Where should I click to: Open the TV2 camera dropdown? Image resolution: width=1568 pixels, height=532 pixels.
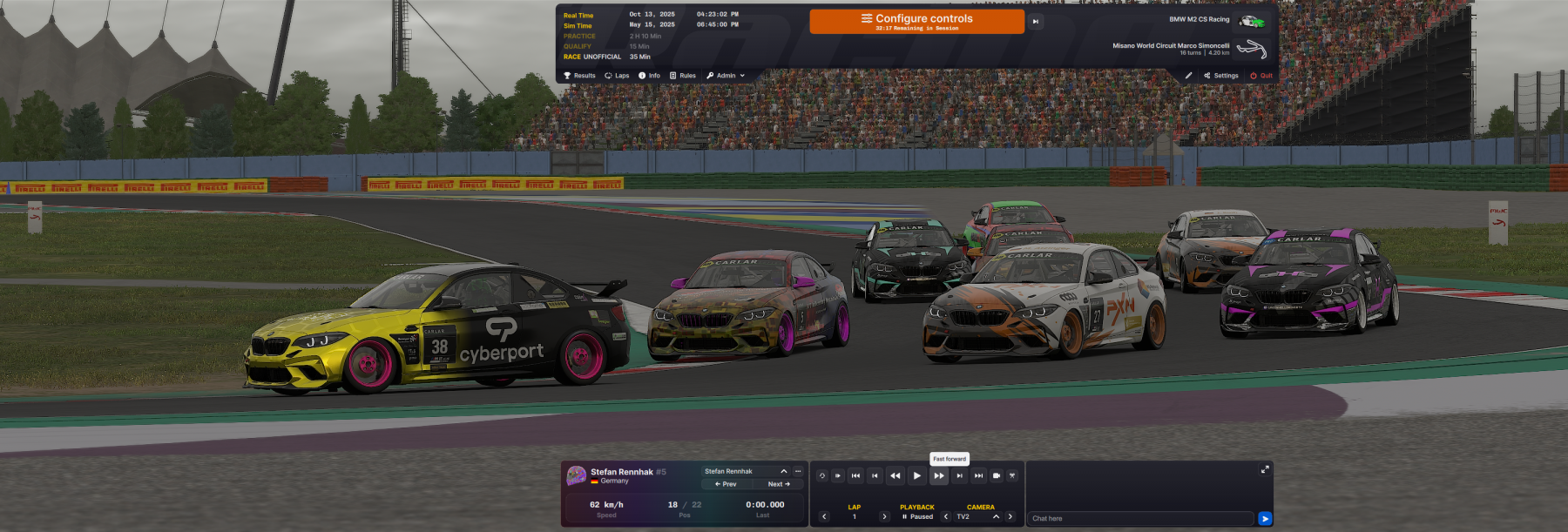click(996, 516)
